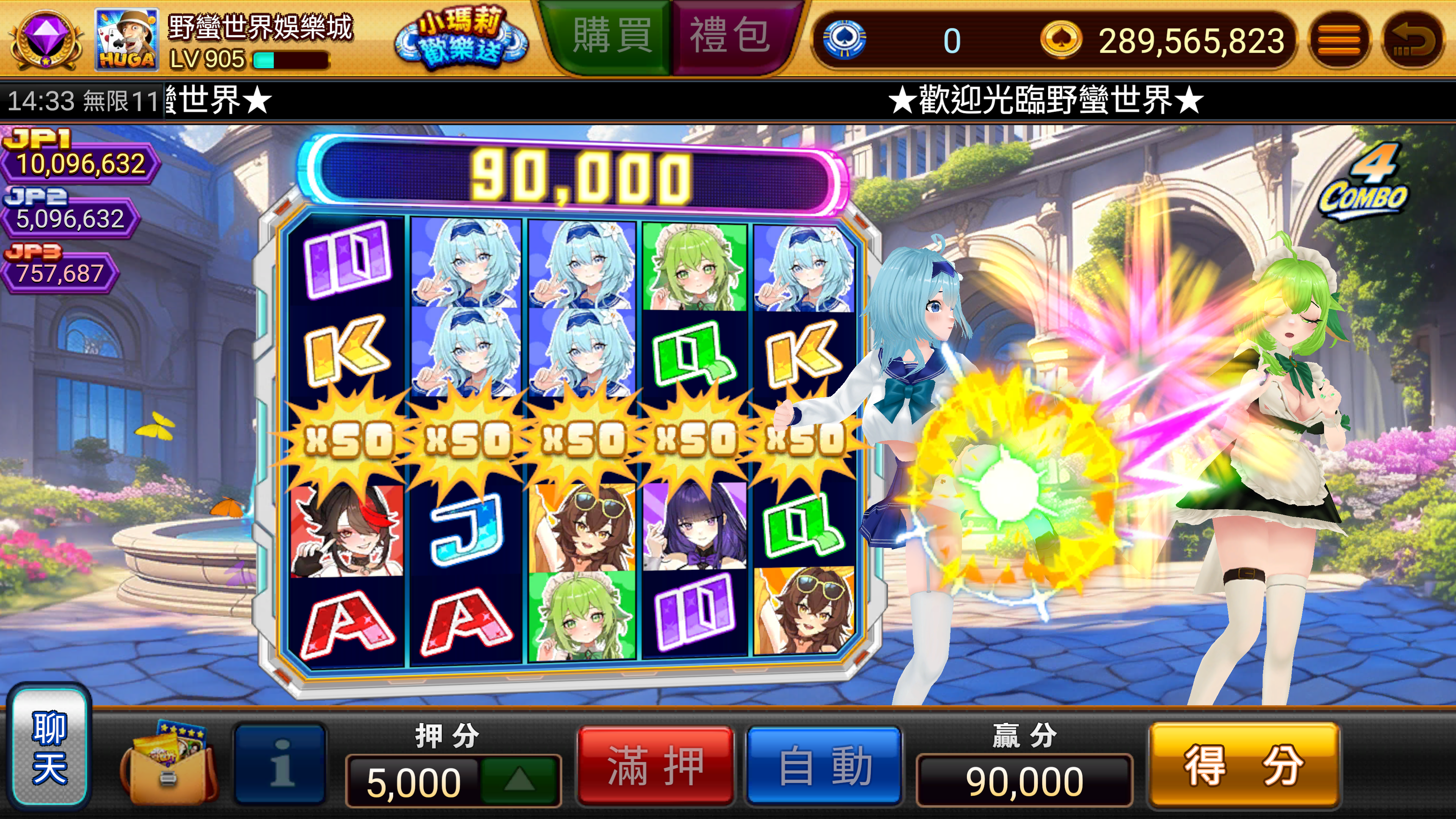Tap the blue spade chip icon
Screen dimensions: 1456x819
[844, 39]
